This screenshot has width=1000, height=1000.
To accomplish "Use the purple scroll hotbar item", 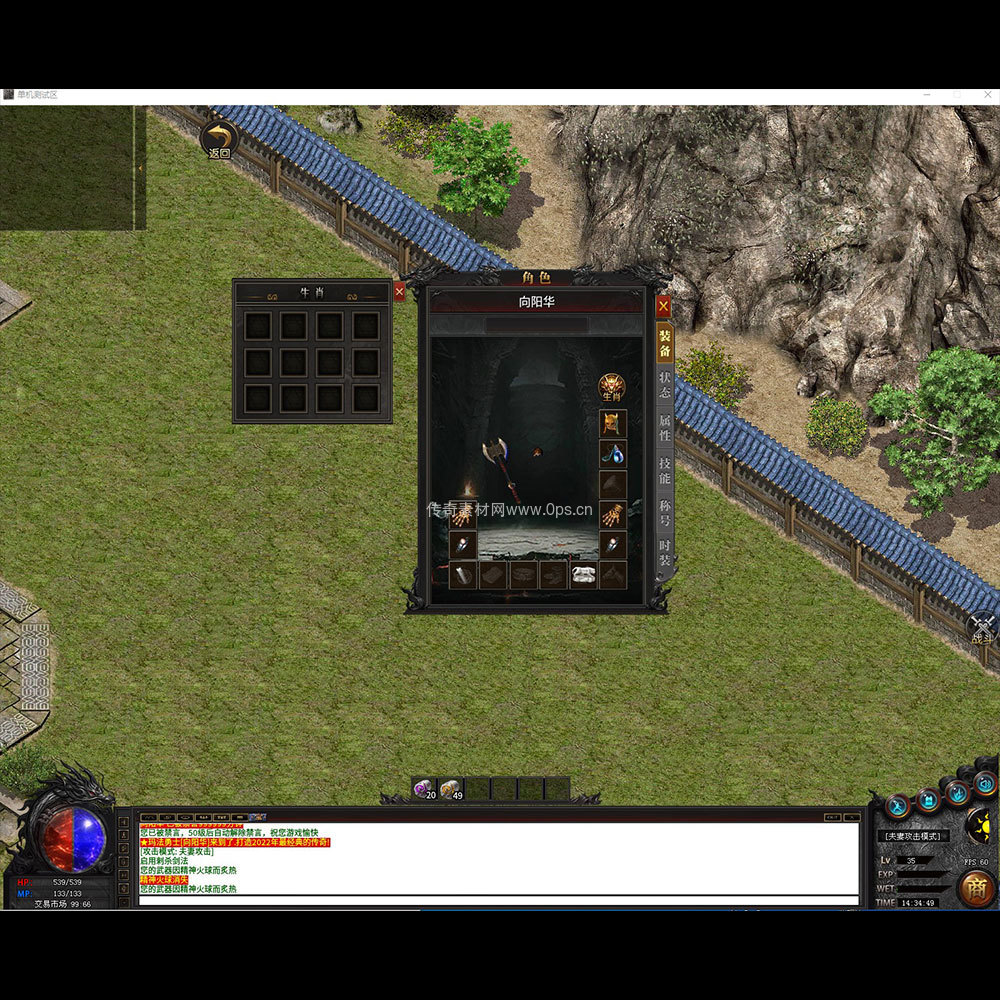I will [424, 789].
